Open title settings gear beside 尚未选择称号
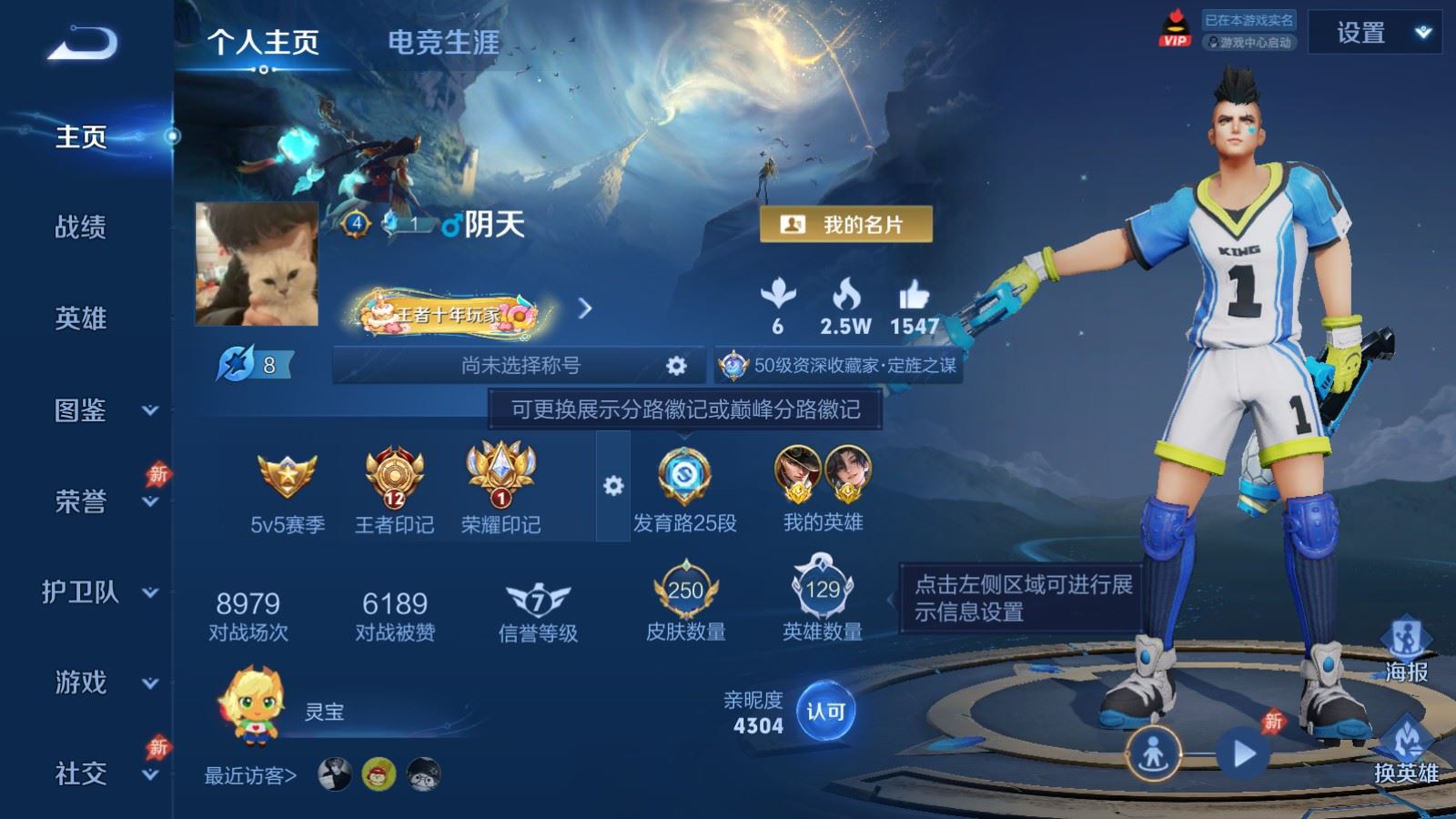 pos(674,364)
